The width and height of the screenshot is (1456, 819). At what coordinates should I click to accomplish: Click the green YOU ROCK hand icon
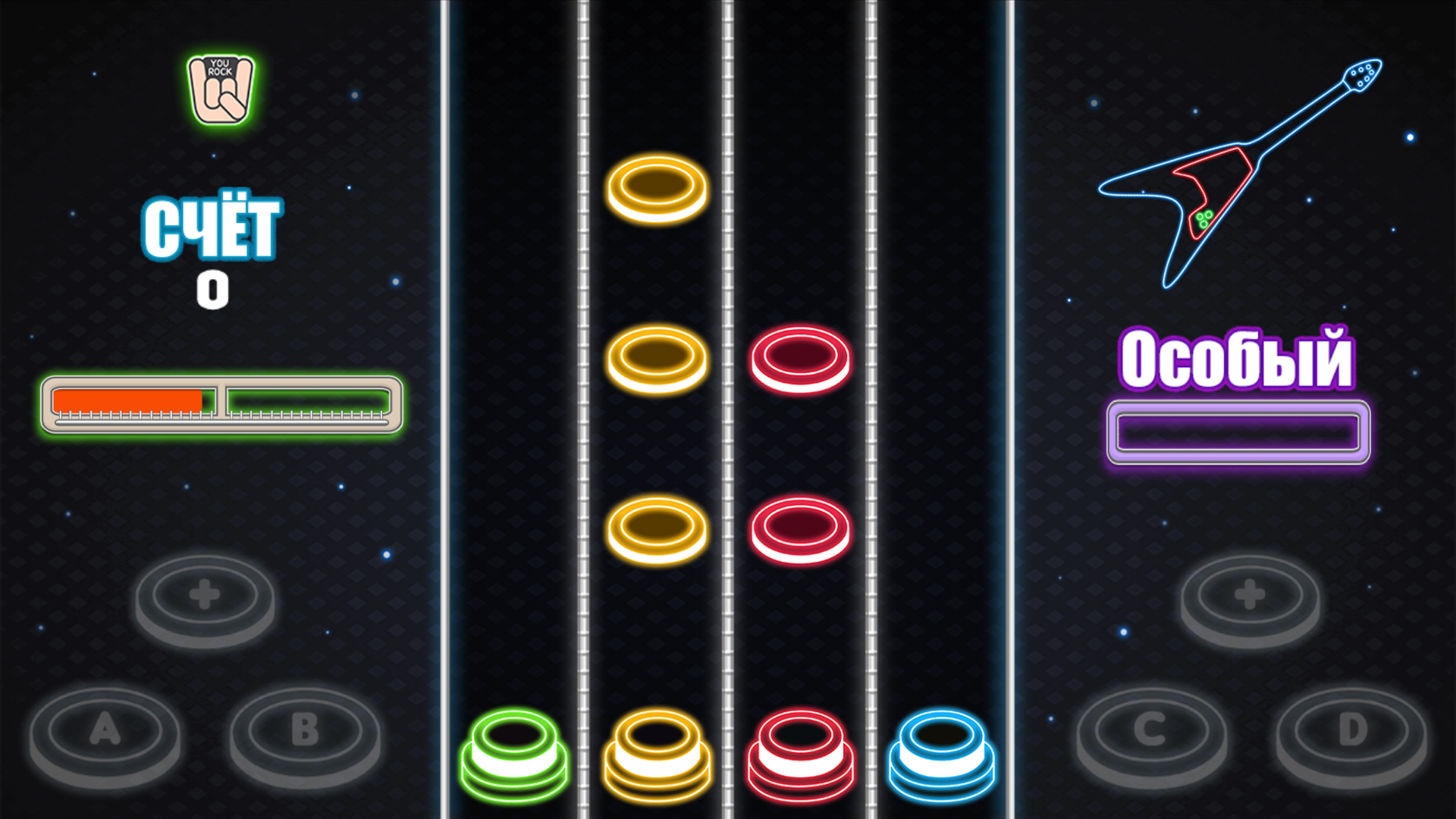[219, 87]
